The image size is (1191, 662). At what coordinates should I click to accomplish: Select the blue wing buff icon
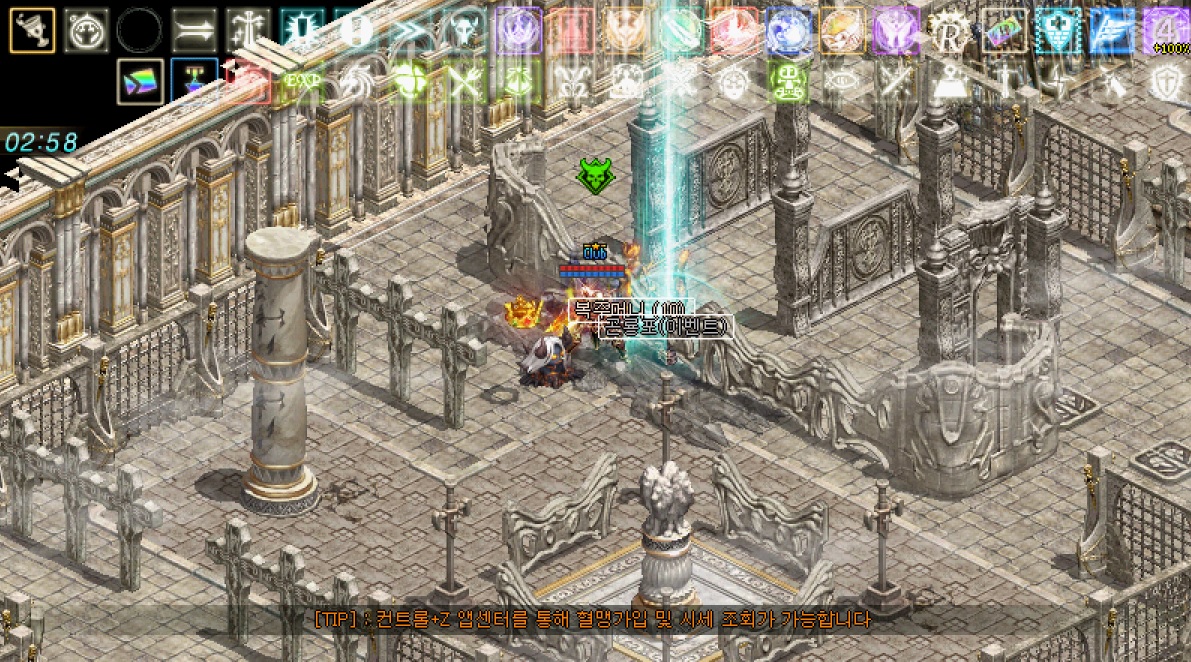tap(1112, 30)
